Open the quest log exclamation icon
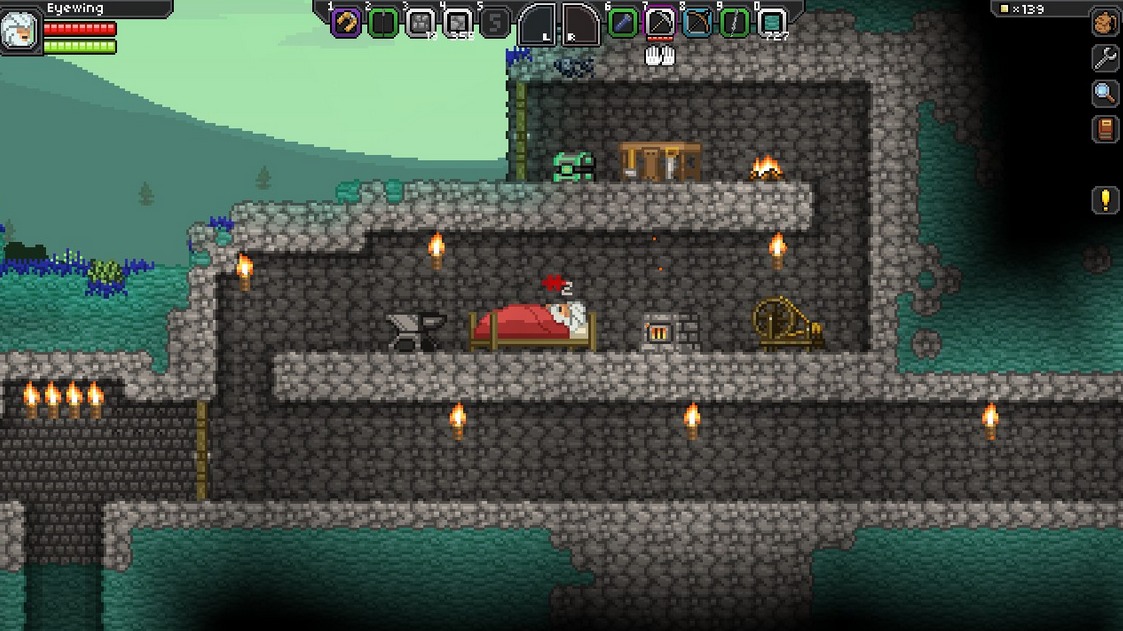This screenshot has height=631, width=1123. 1105,200
